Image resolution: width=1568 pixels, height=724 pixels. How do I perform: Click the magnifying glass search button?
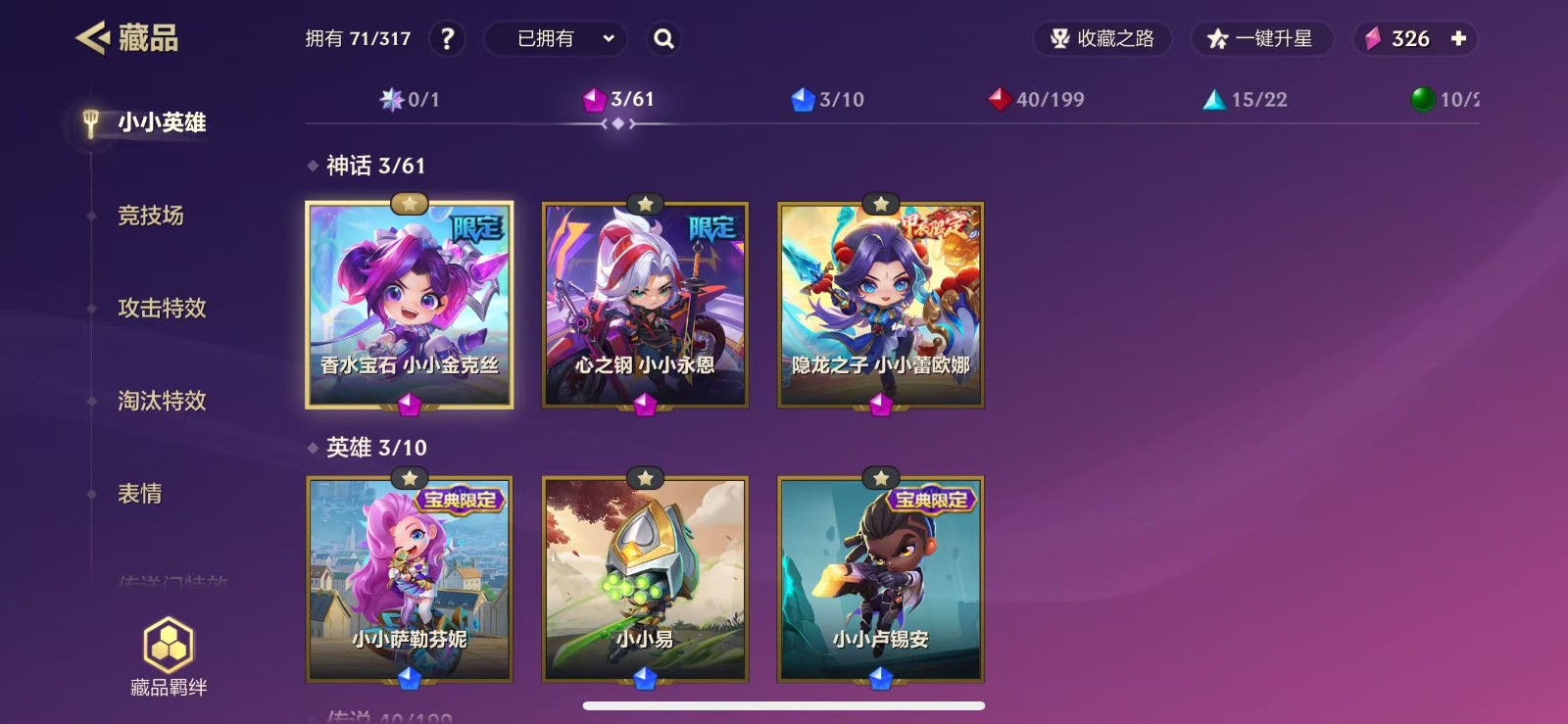click(663, 39)
